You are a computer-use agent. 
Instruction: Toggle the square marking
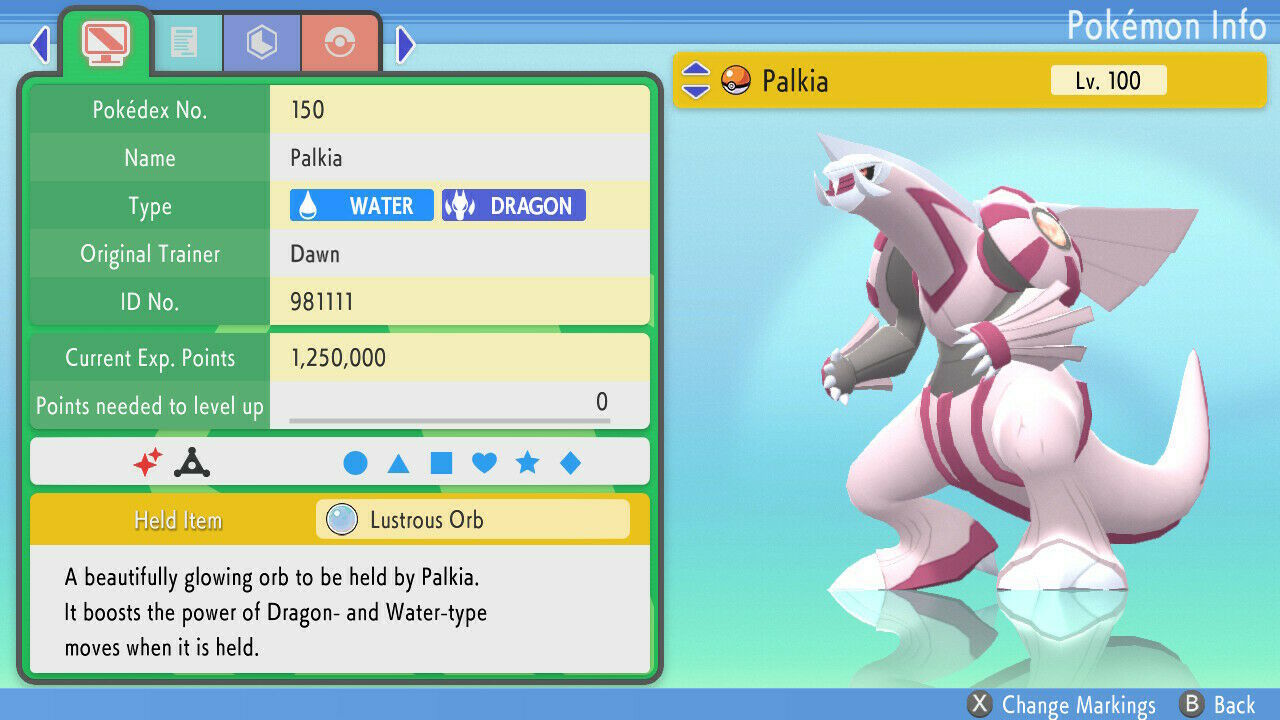pos(442,462)
